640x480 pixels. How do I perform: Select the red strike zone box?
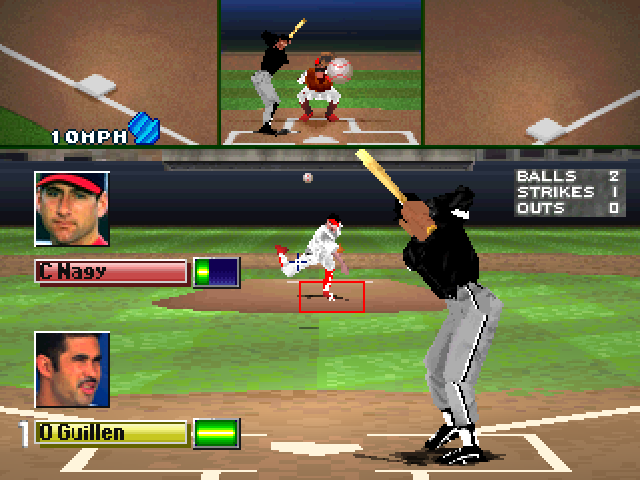tap(331, 296)
